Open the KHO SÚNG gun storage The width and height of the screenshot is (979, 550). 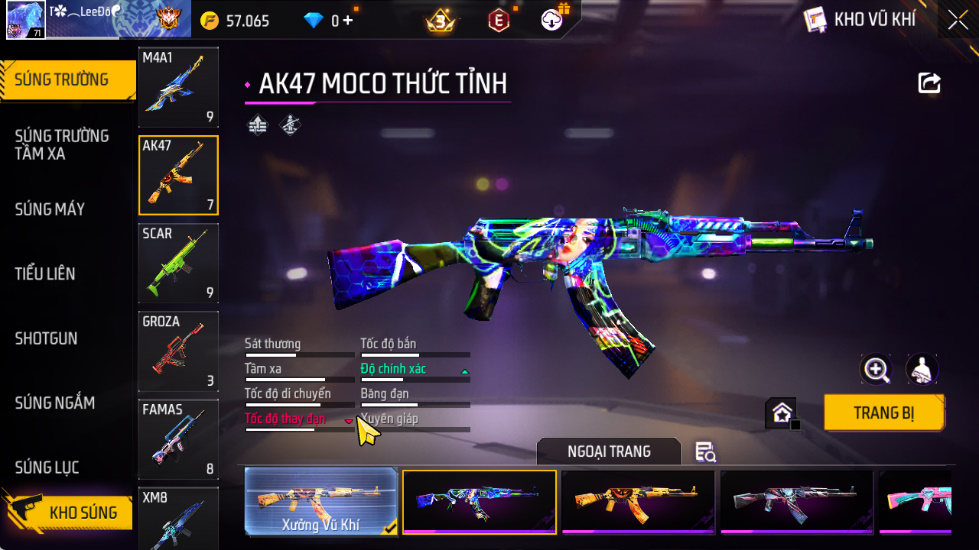[x=68, y=513]
